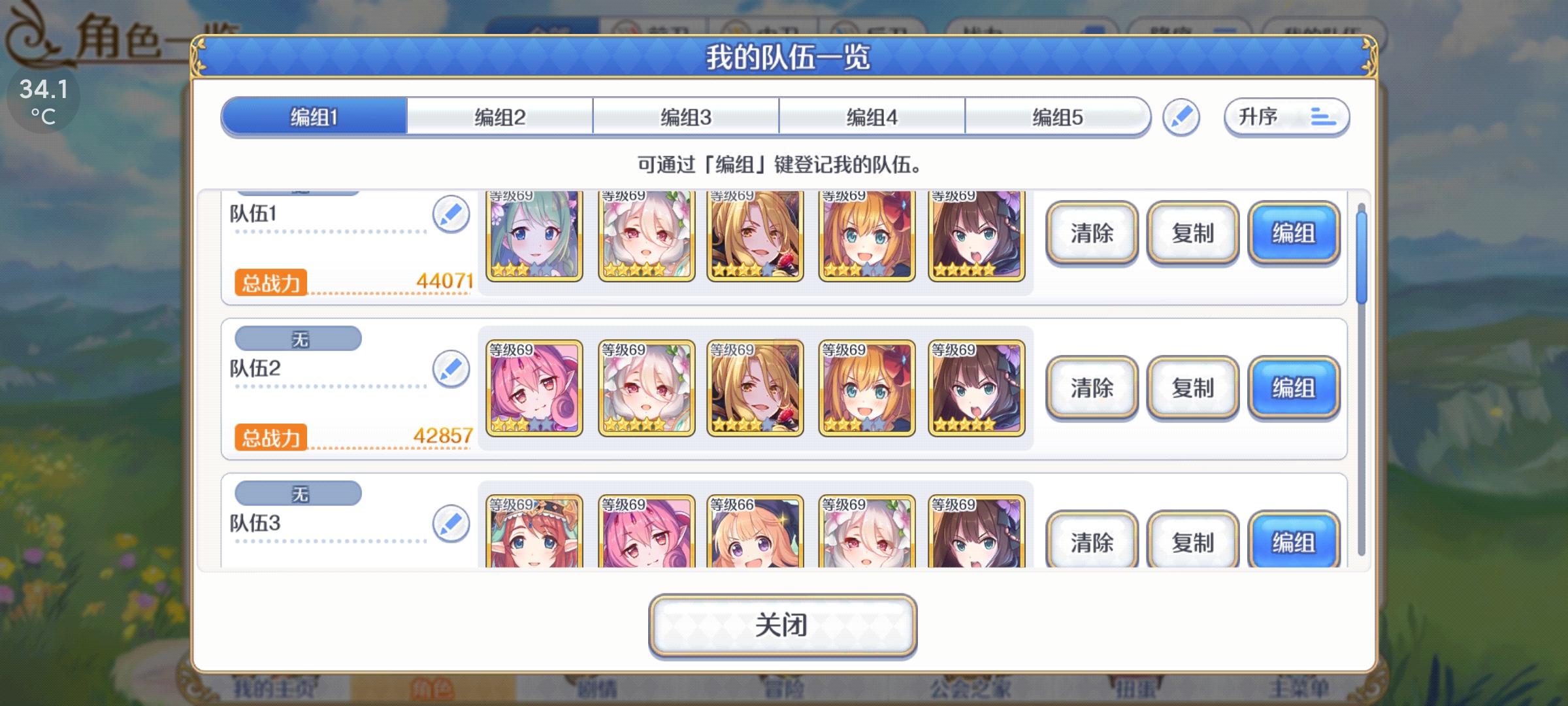Image resolution: width=1568 pixels, height=706 pixels.
Task: Switch to the 编组2 tab
Action: (498, 116)
